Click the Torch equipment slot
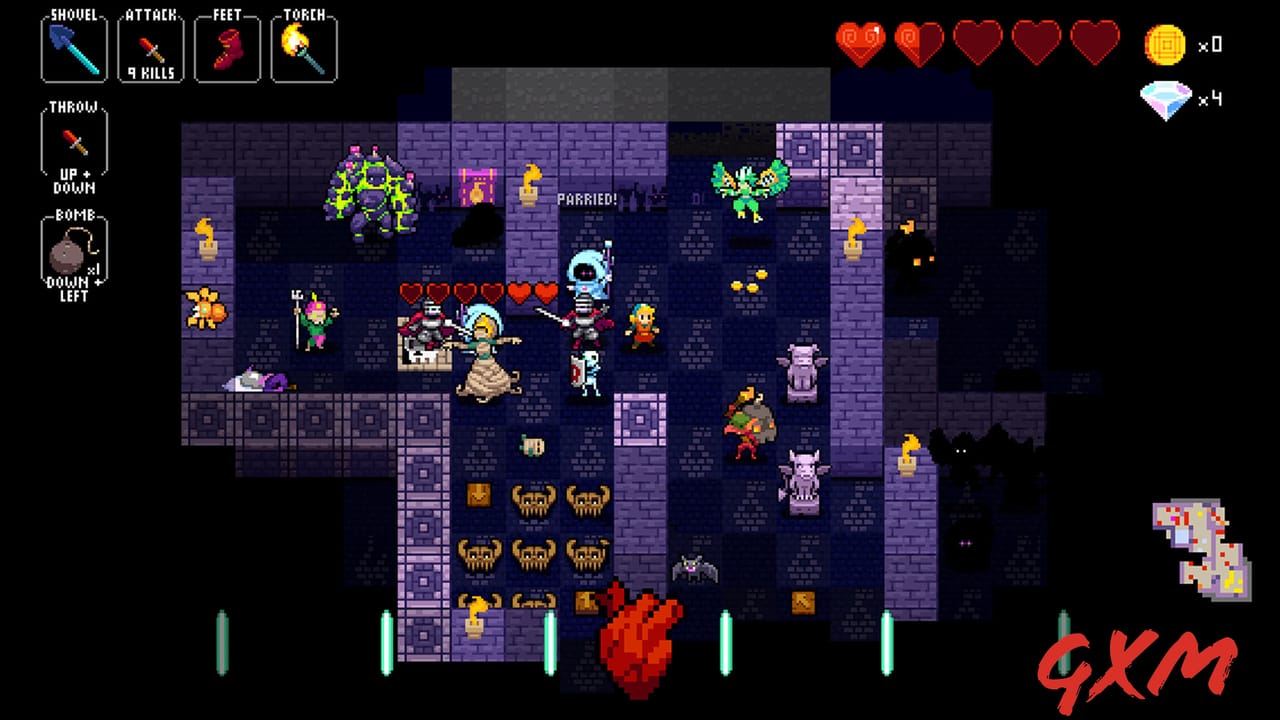The height and width of the screenshot is (720, 1280). click(304, 45)
